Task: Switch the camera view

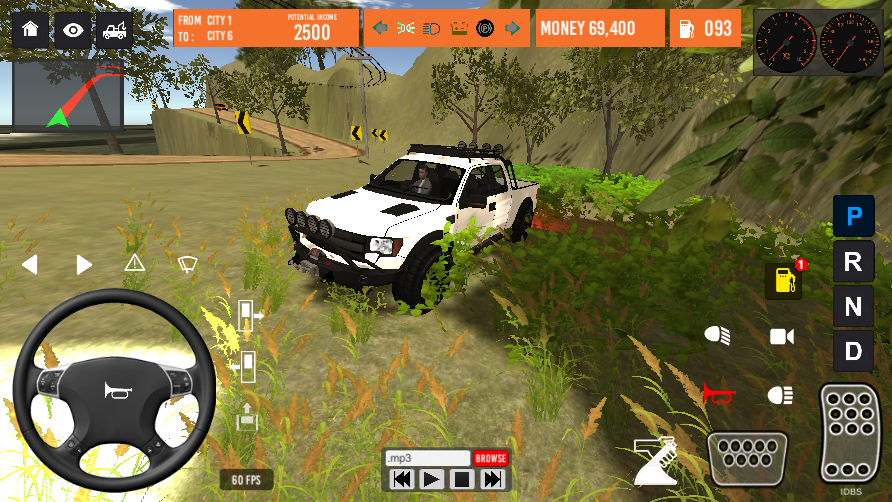Action: point(781,336)
